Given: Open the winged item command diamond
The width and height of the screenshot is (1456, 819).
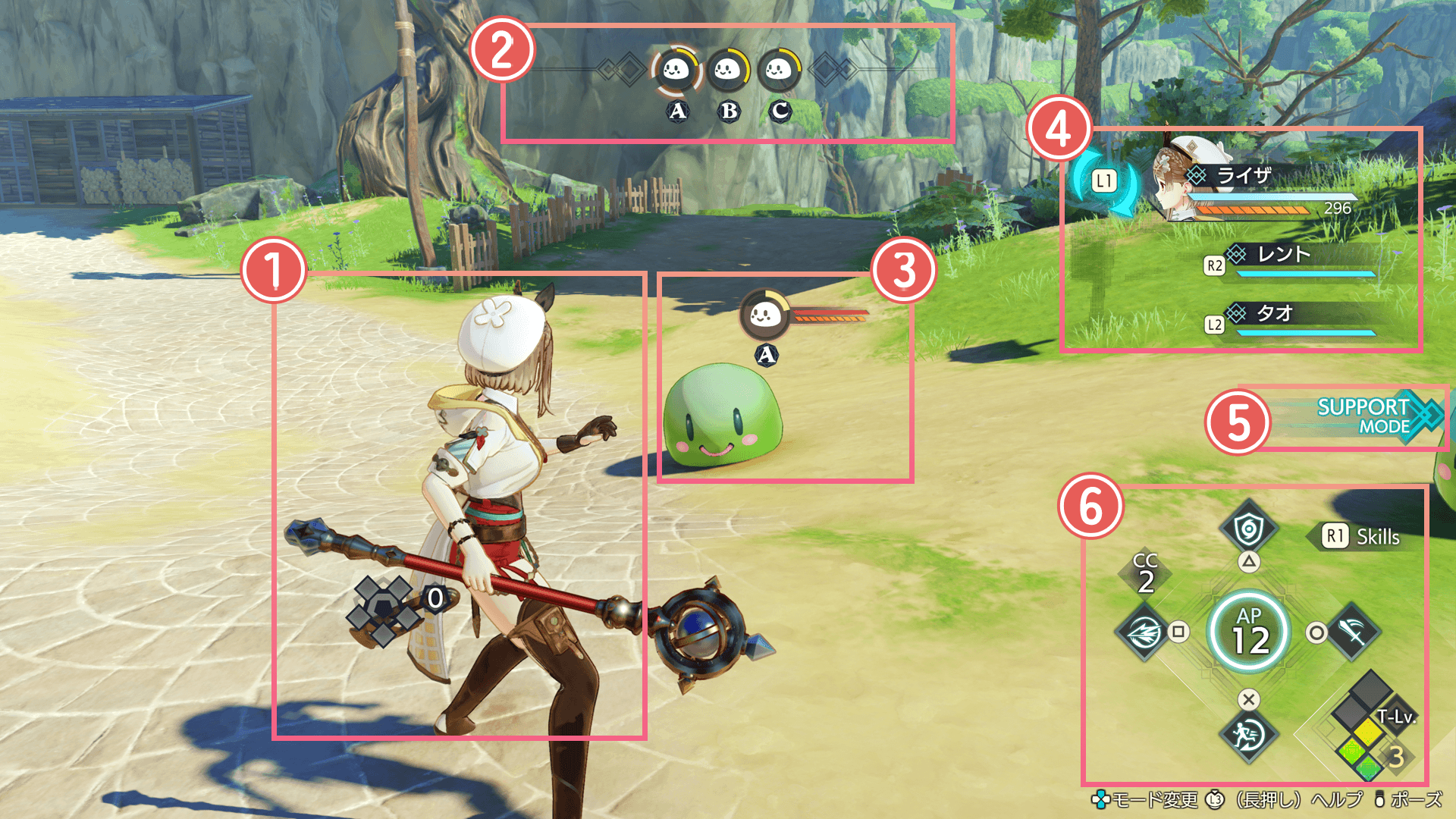Looking at the screenshot, I should tap(1144, 631).
